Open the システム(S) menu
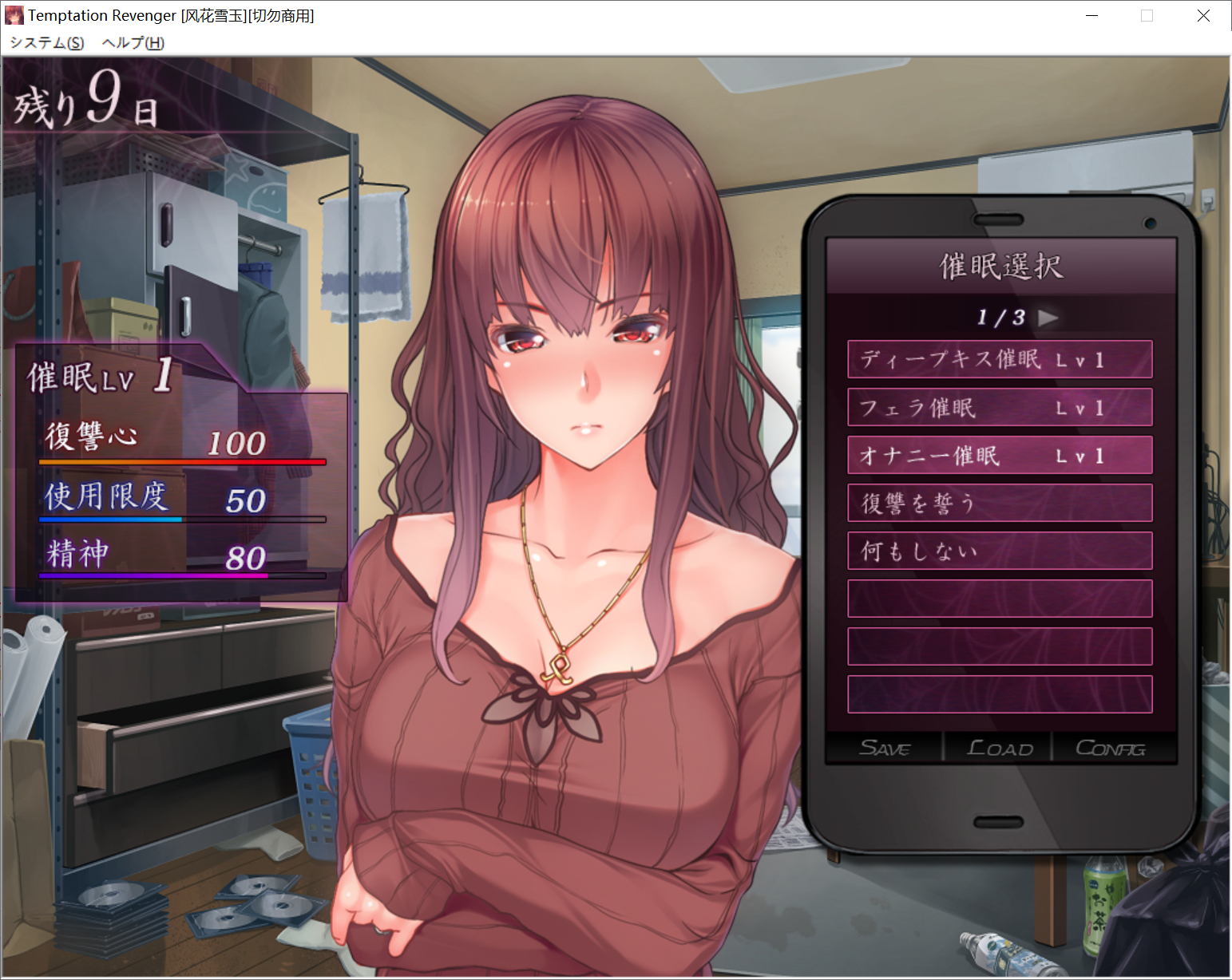Screen dimensions: 1232x980 (46, 43)
